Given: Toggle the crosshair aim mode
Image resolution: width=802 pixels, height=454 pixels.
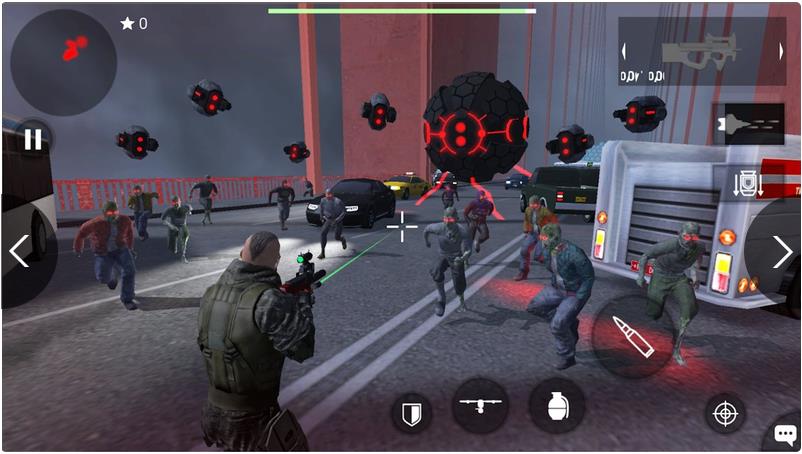Looking at the screenshot, I should tap(724, 412).
